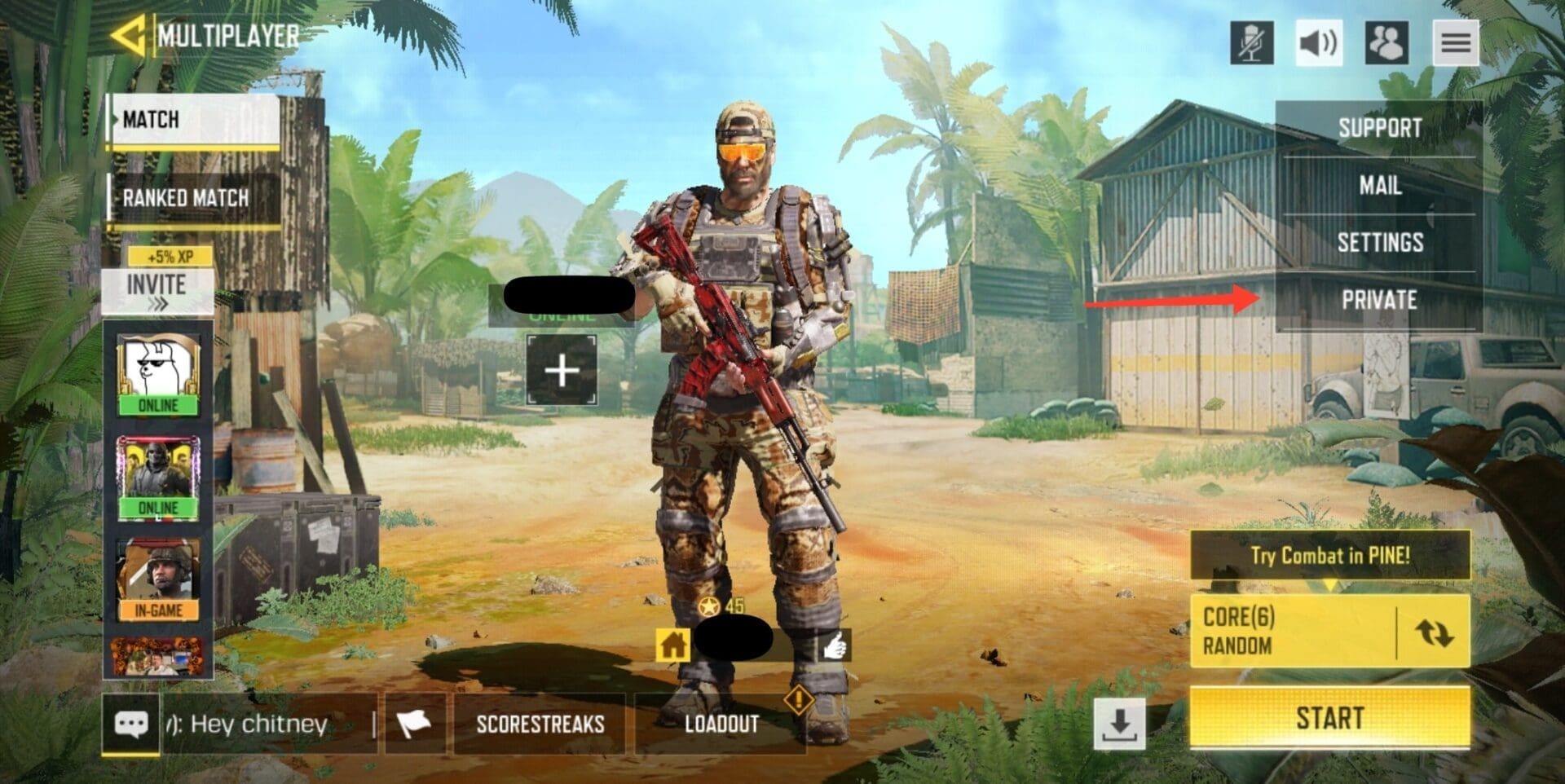Select Private match option
The height and width of the screenshot is (784, 1565).
click(x=1380, y=299)
